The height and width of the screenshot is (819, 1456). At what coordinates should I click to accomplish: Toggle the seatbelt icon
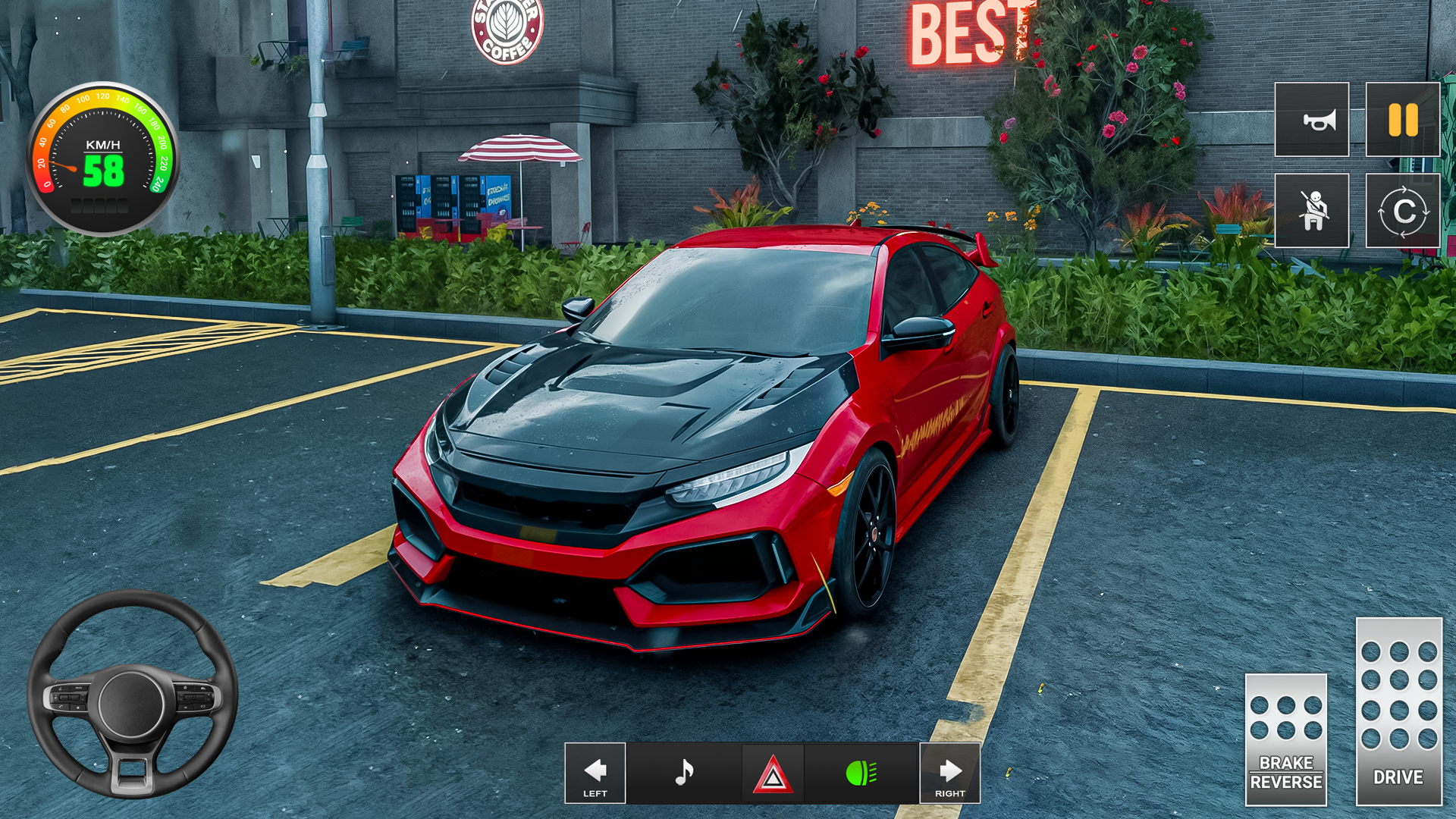1311,211
